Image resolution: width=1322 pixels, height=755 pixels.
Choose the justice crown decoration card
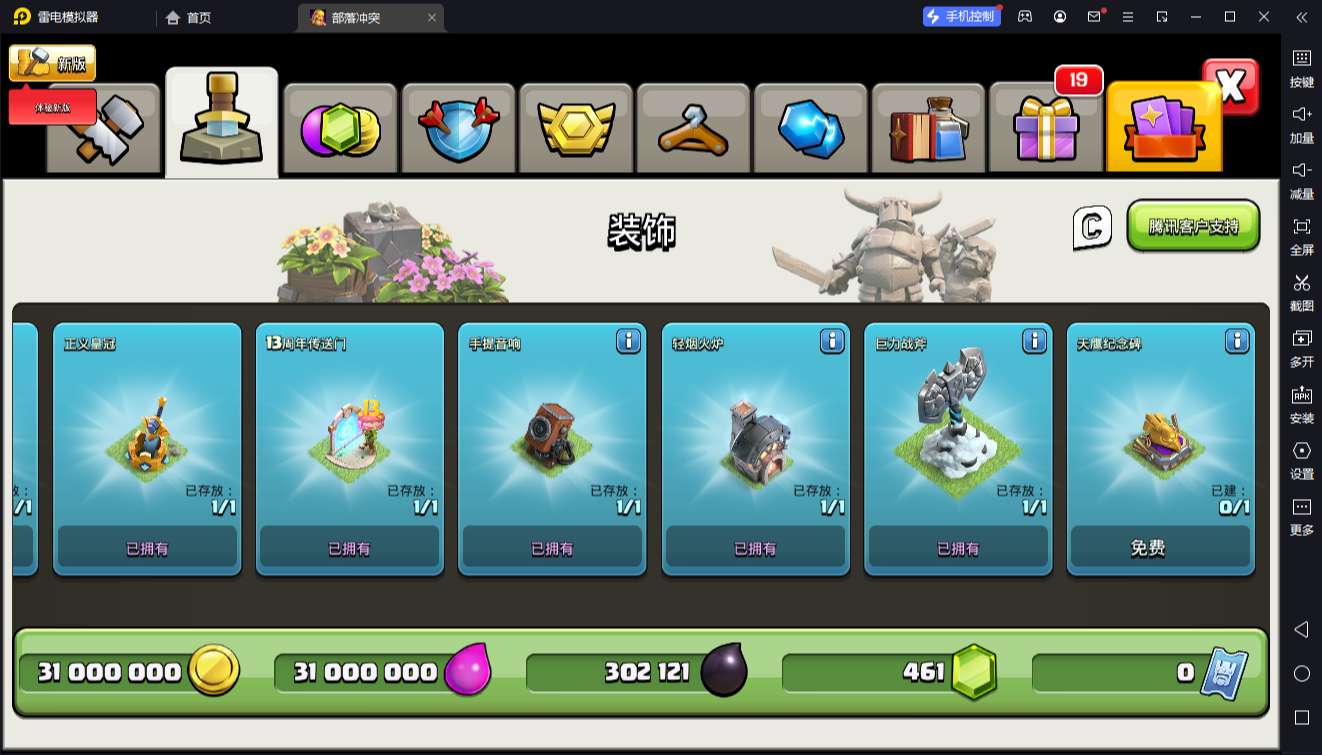[x=147, y=440]
